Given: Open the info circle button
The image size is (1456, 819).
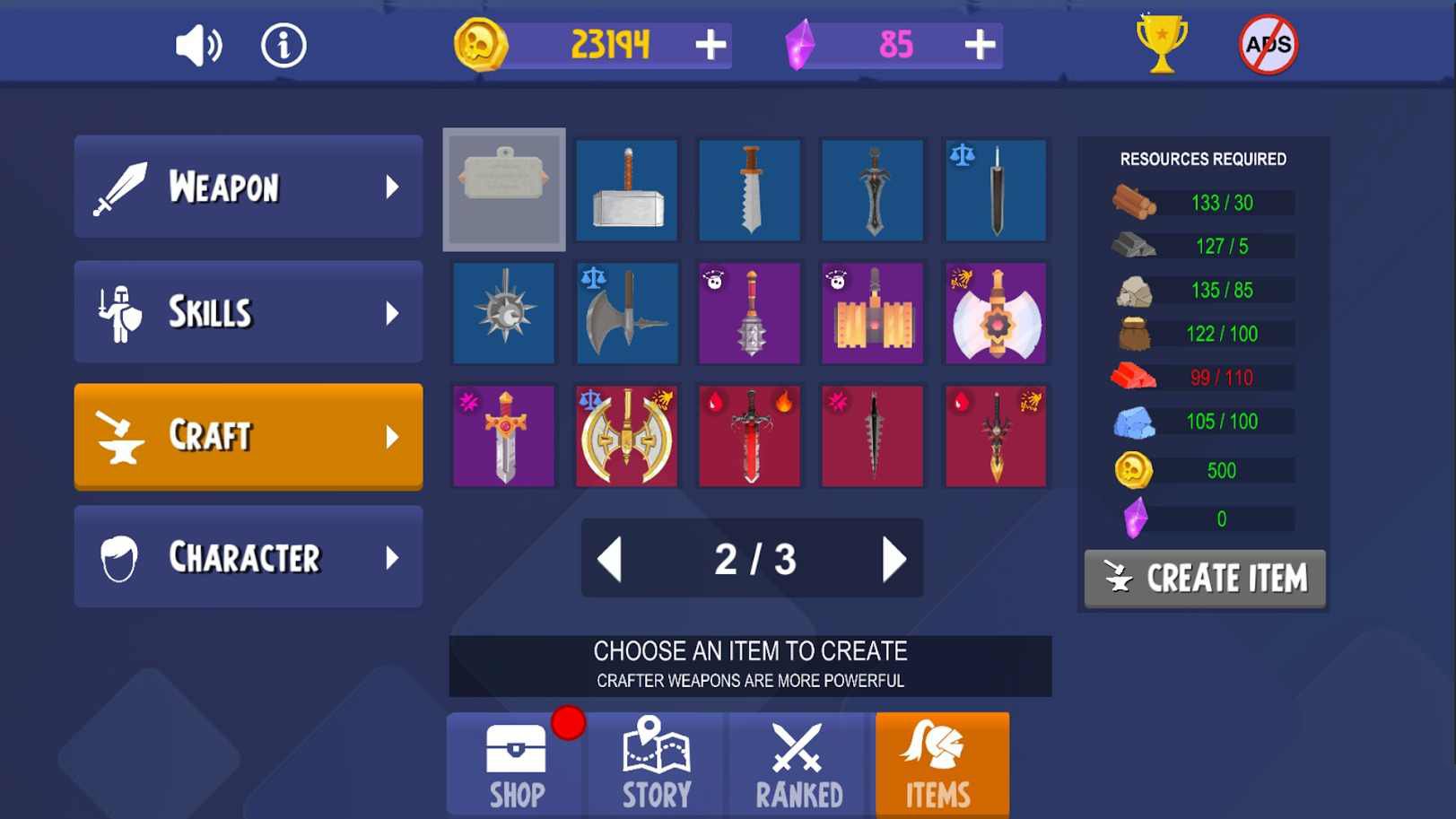Looking at the screenshot, I should pos(283,45).
